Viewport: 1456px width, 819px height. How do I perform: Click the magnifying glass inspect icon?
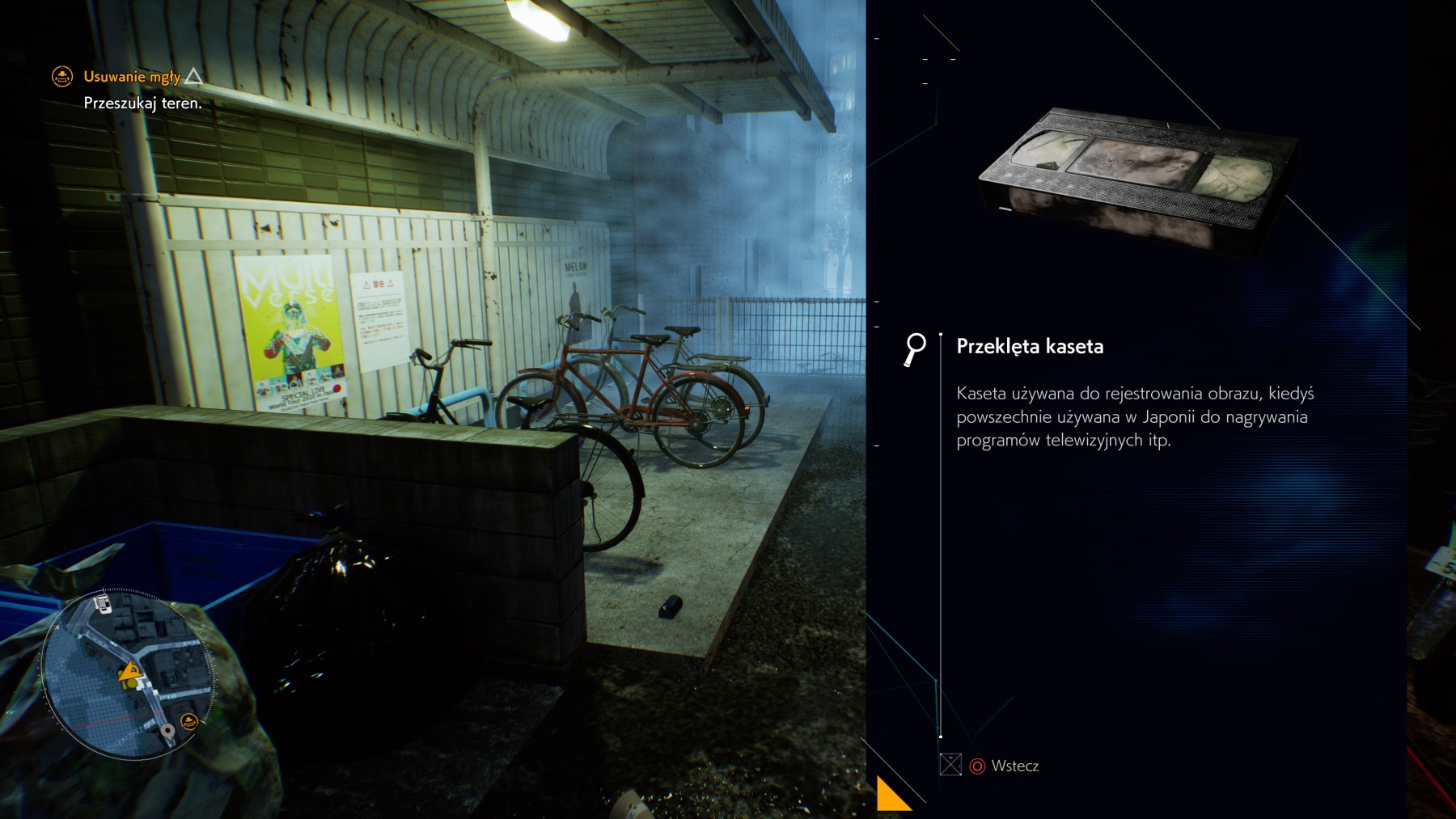915,349
